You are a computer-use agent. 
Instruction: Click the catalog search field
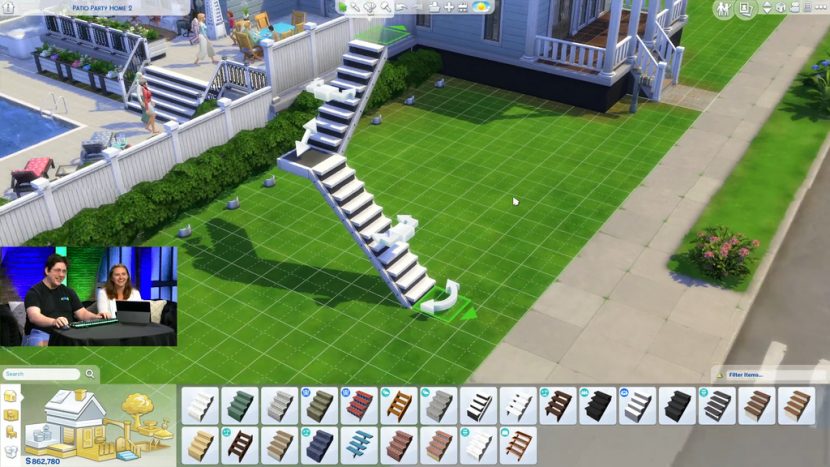[41, 374]
